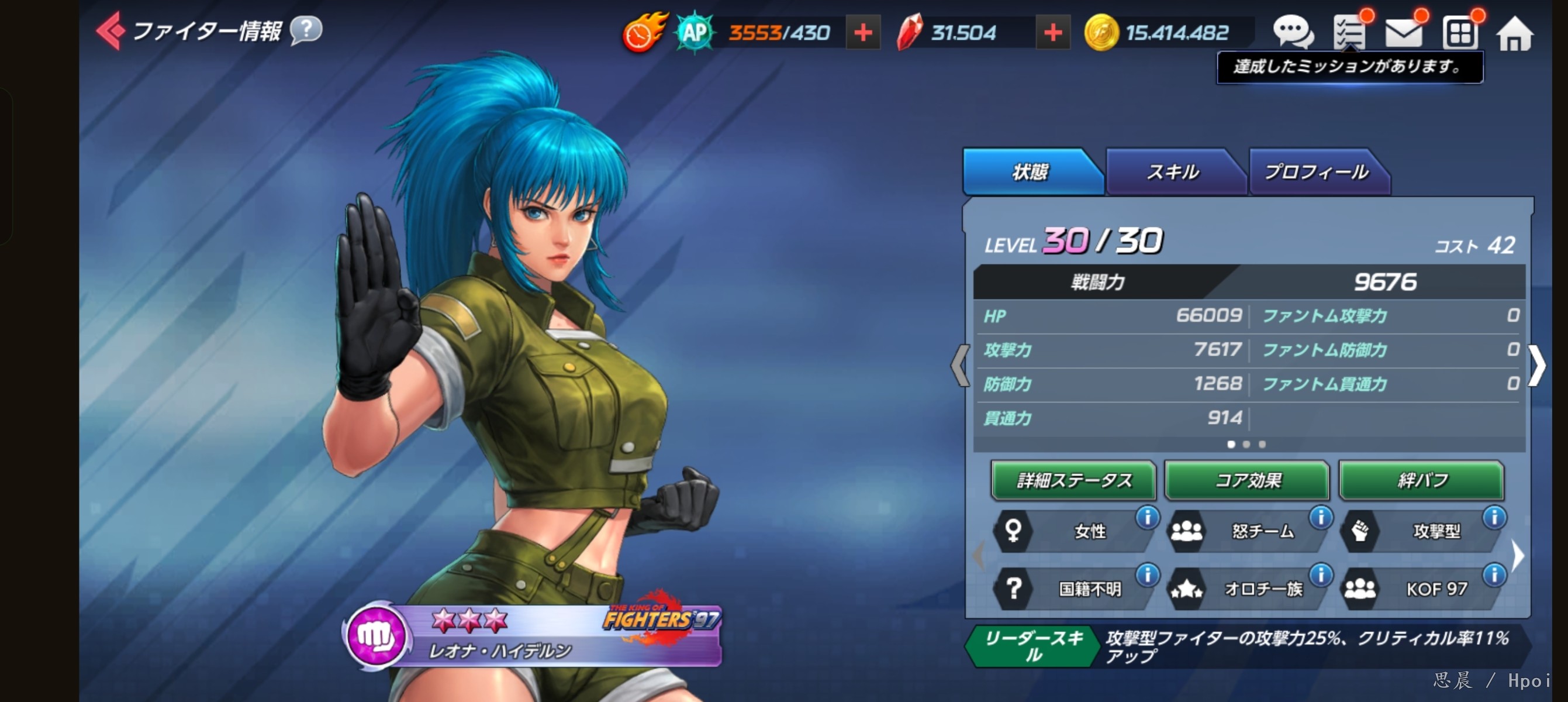
Task: Open the grid menu icon
Action: coord(1459,33)
